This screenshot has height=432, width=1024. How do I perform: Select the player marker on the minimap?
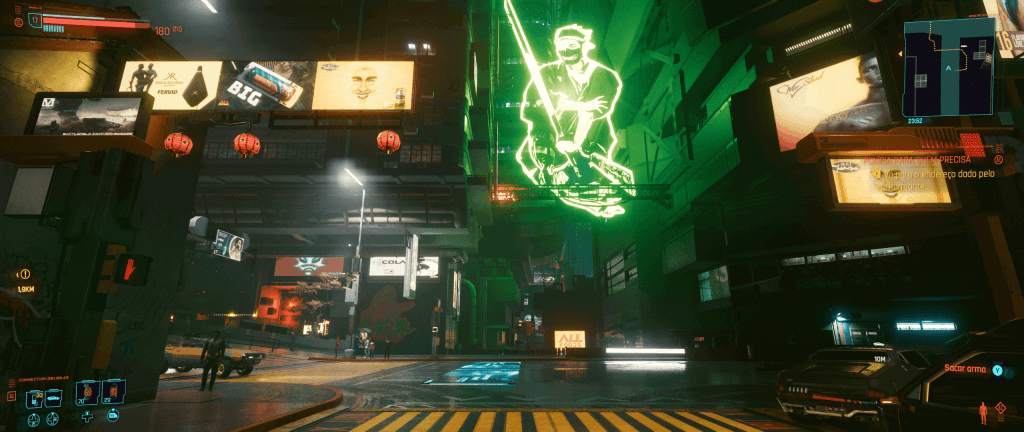point(947,69)
